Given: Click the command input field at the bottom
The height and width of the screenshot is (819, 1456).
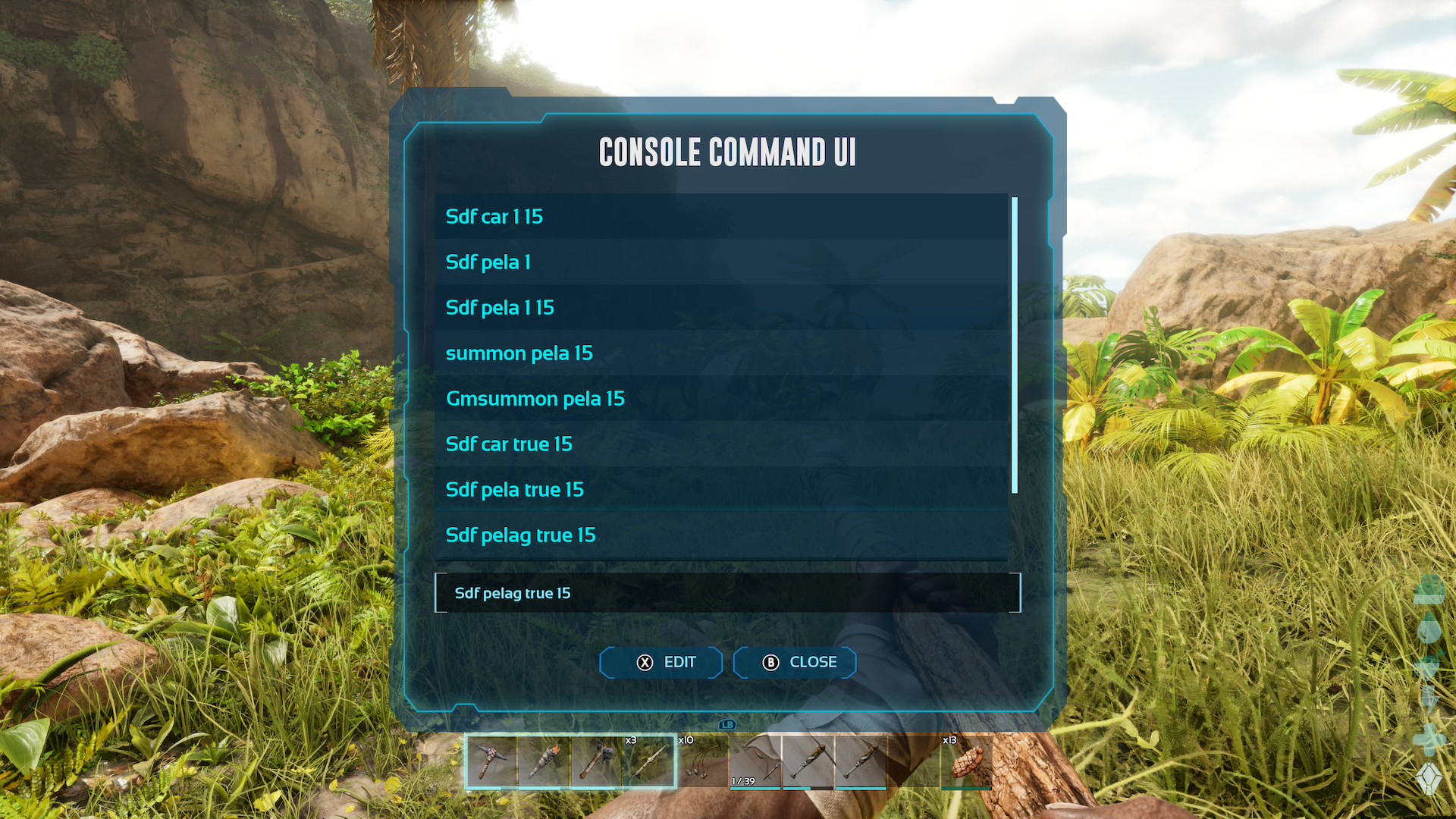Looking at the screenshot, I should [x=728, y=593].
